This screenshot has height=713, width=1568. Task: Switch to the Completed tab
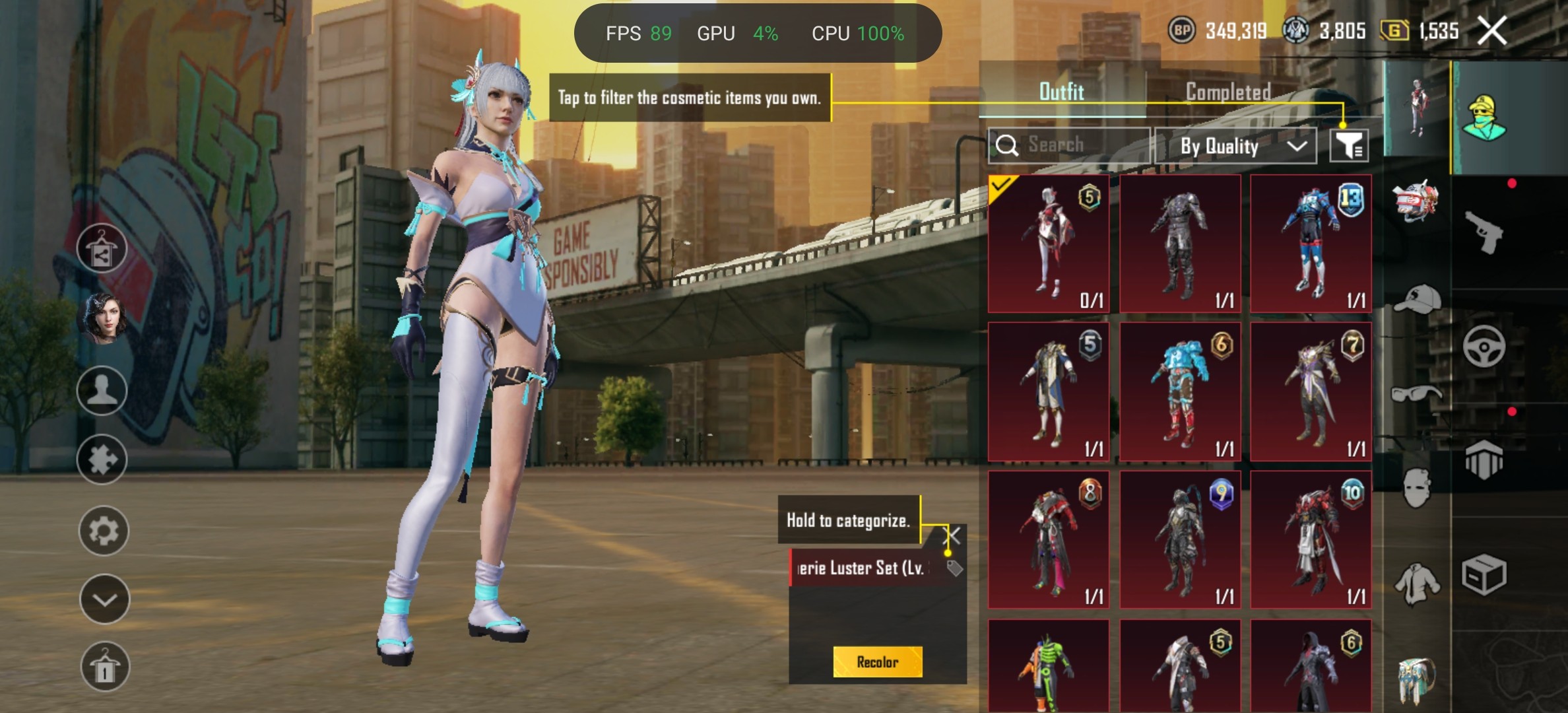1227,92
